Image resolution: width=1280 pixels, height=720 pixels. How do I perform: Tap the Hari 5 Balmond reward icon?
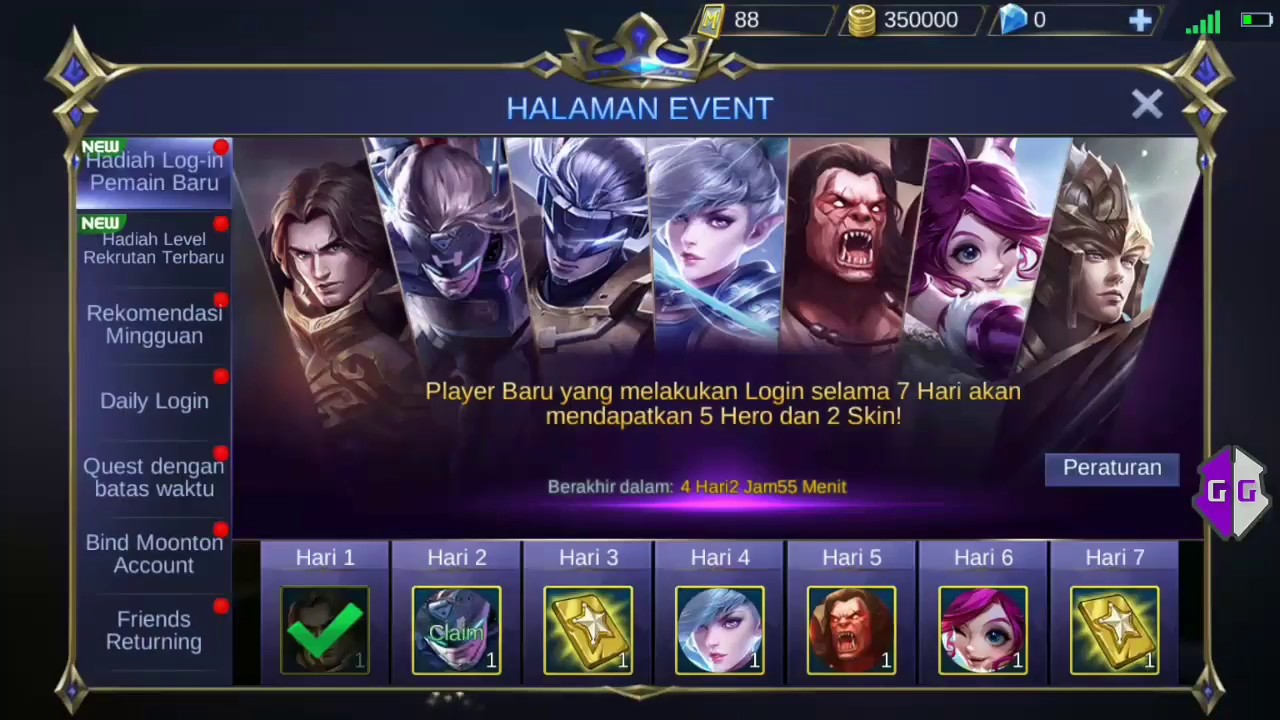point(851,630)
